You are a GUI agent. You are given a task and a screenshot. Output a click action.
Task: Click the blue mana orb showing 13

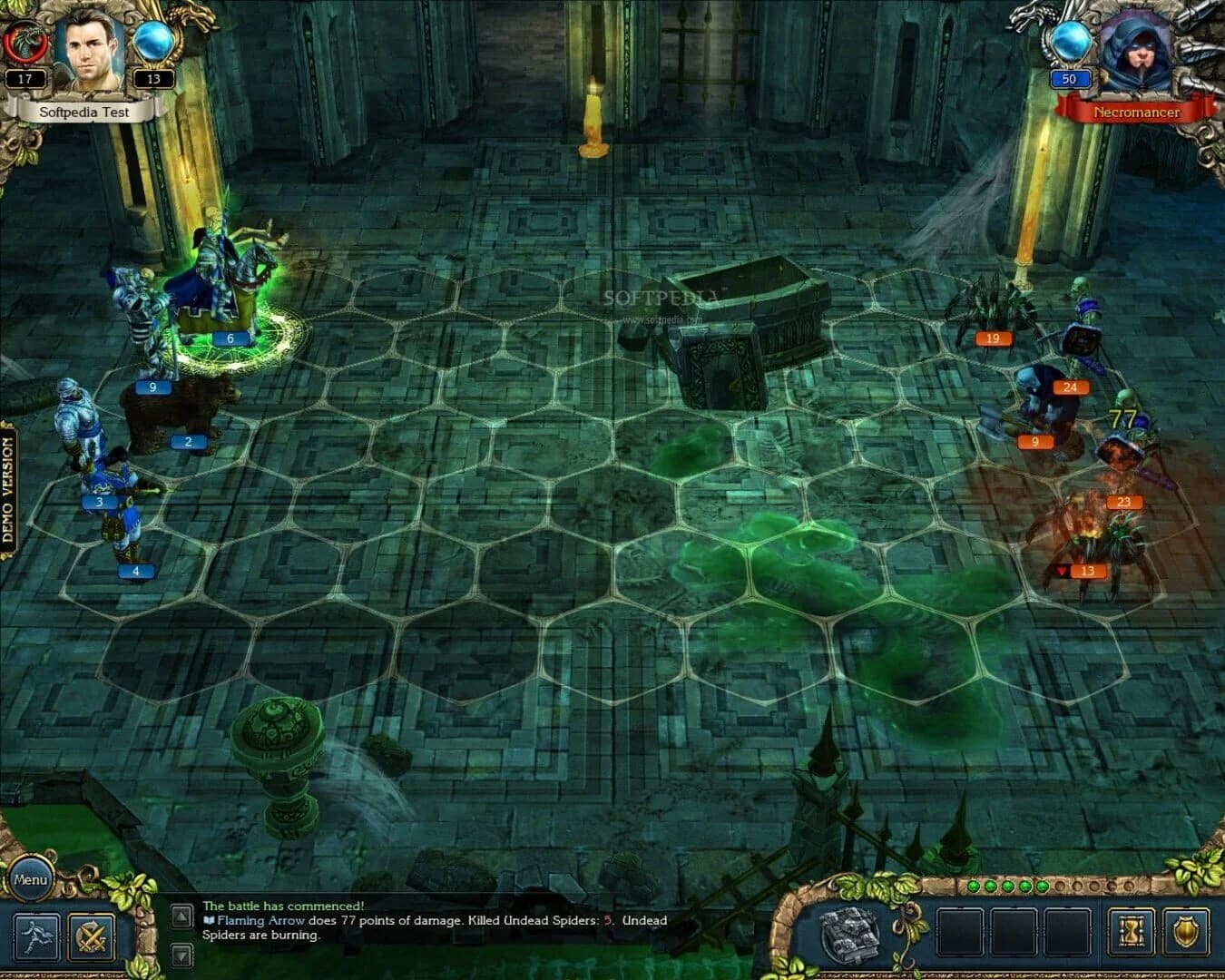coord(153,47)
